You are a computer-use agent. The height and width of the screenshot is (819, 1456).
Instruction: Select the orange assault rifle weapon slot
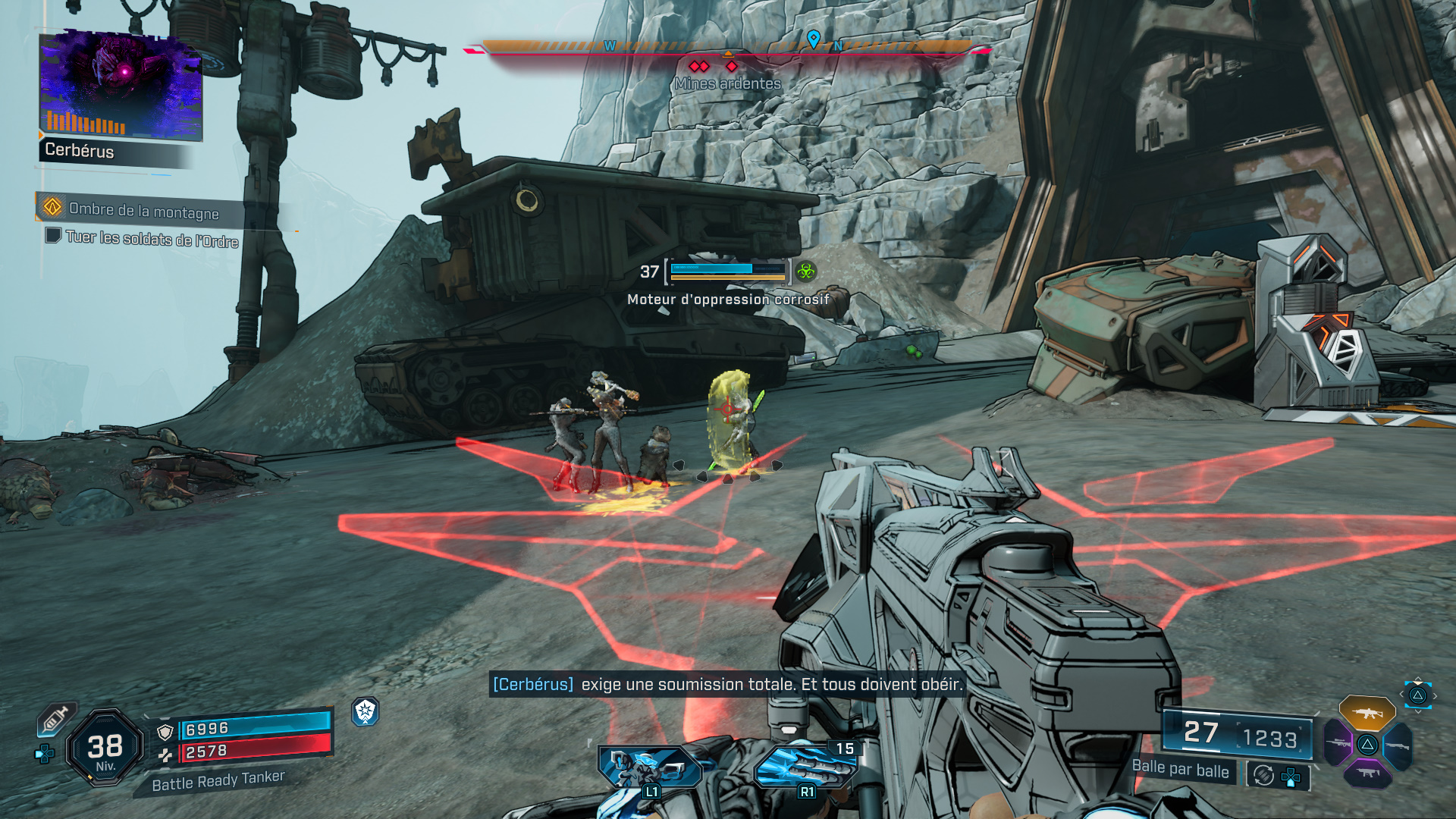[1367, 713]
